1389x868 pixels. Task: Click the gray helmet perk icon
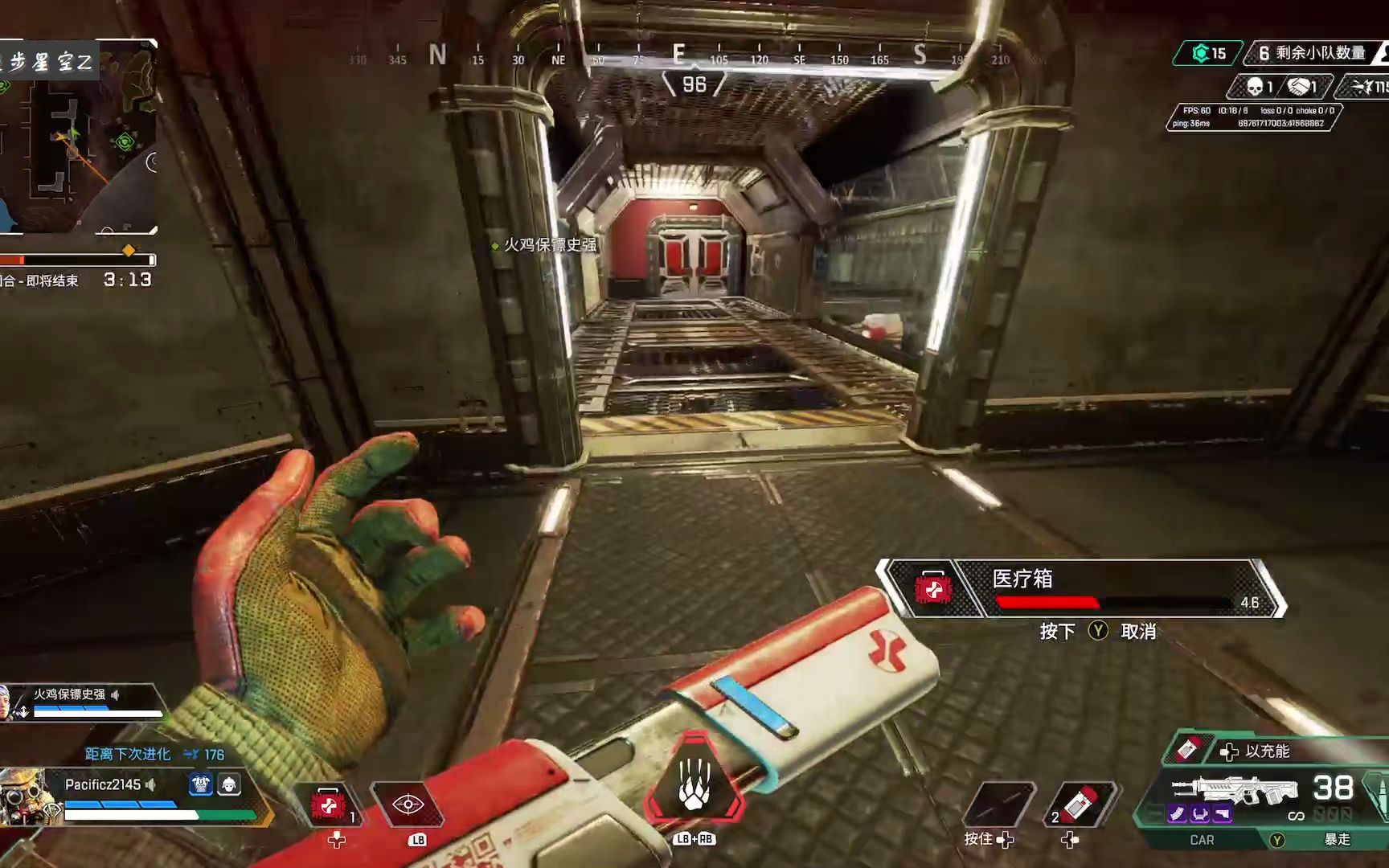click(x=229, y=784)
